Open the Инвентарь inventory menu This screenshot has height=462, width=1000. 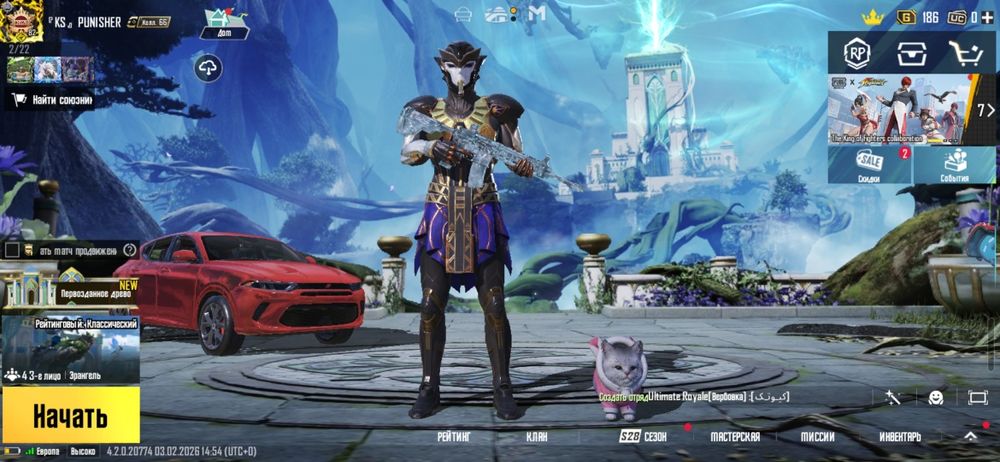(900, 437)
